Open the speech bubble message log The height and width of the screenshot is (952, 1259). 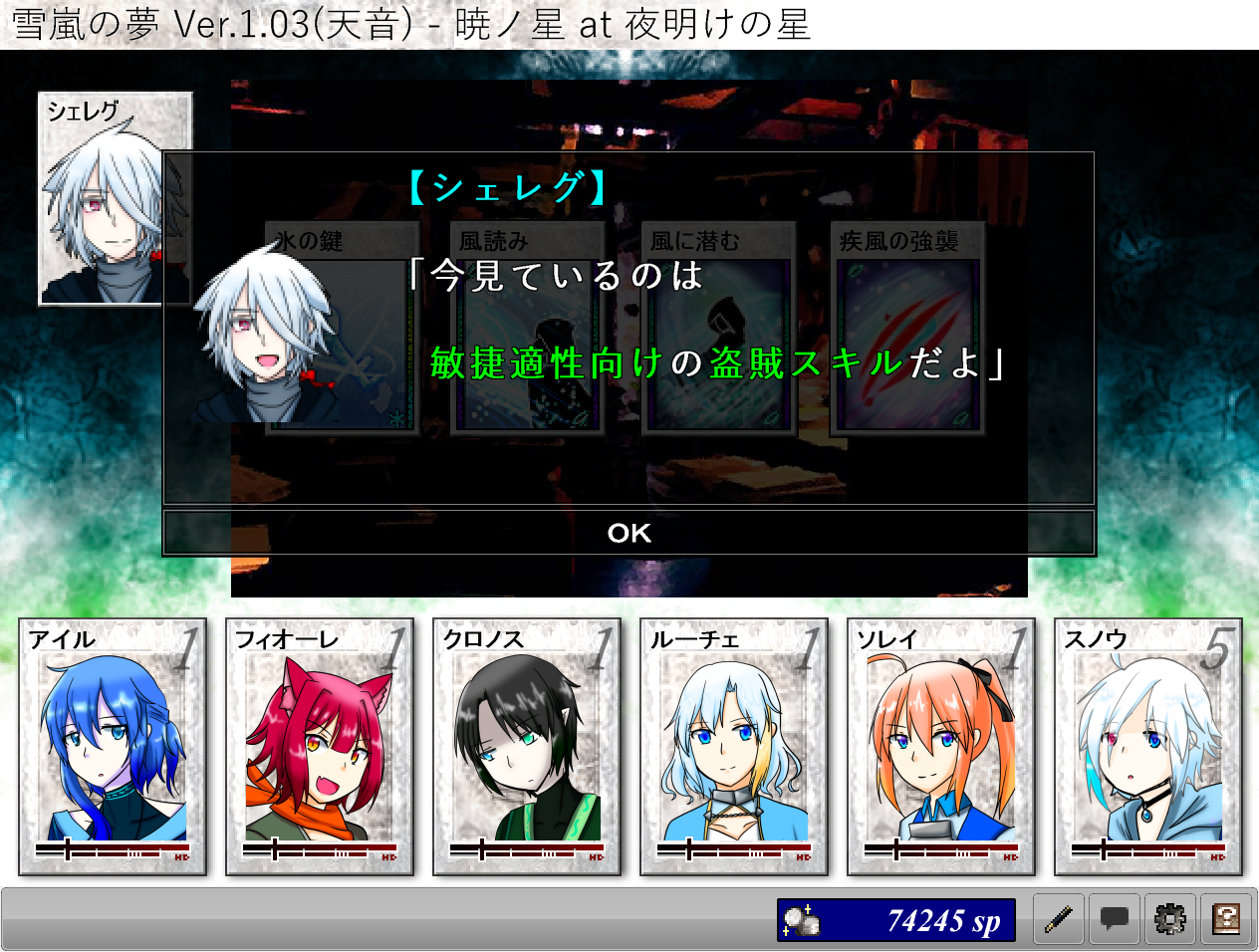1115,919
